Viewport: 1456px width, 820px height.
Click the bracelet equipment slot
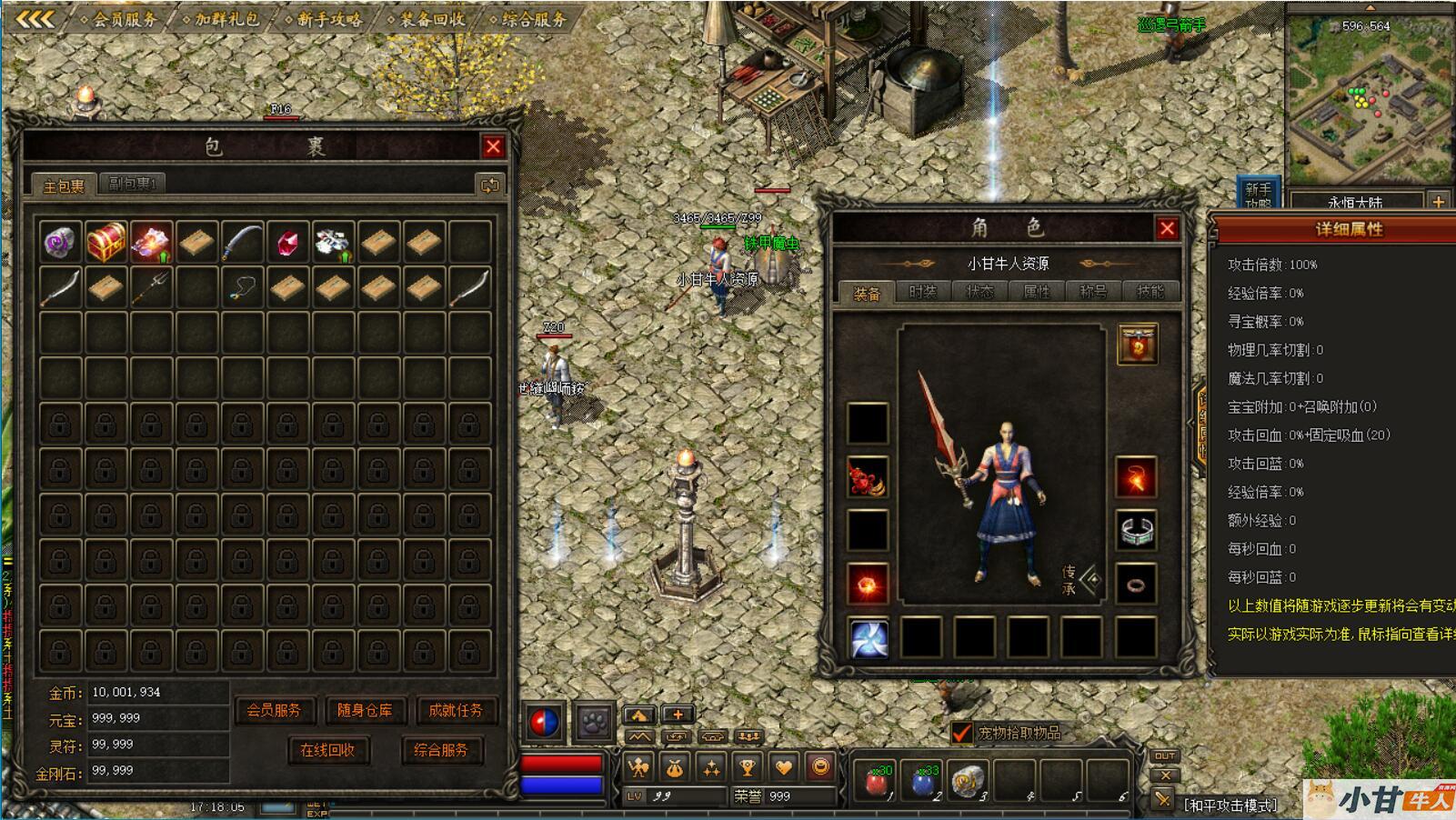pyautogui.click(x=1136, y=531)
